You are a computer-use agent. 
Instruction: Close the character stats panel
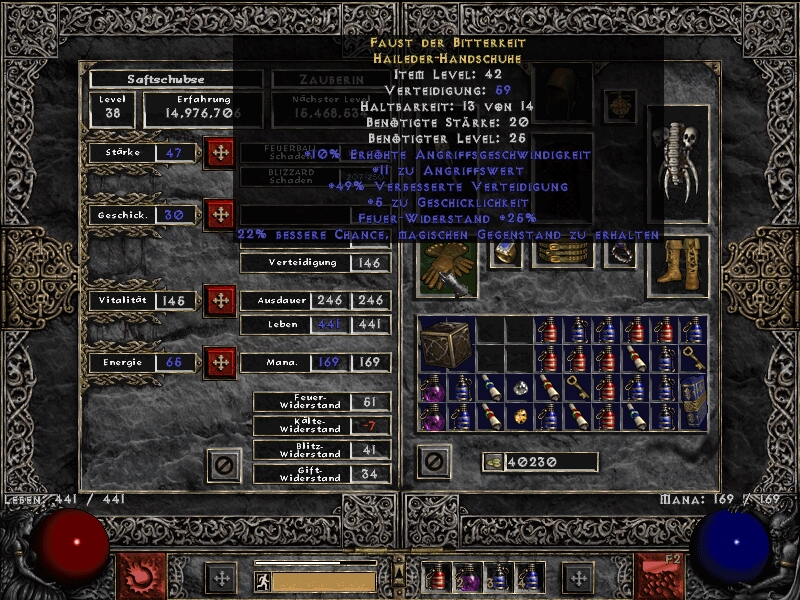(224, 463)
